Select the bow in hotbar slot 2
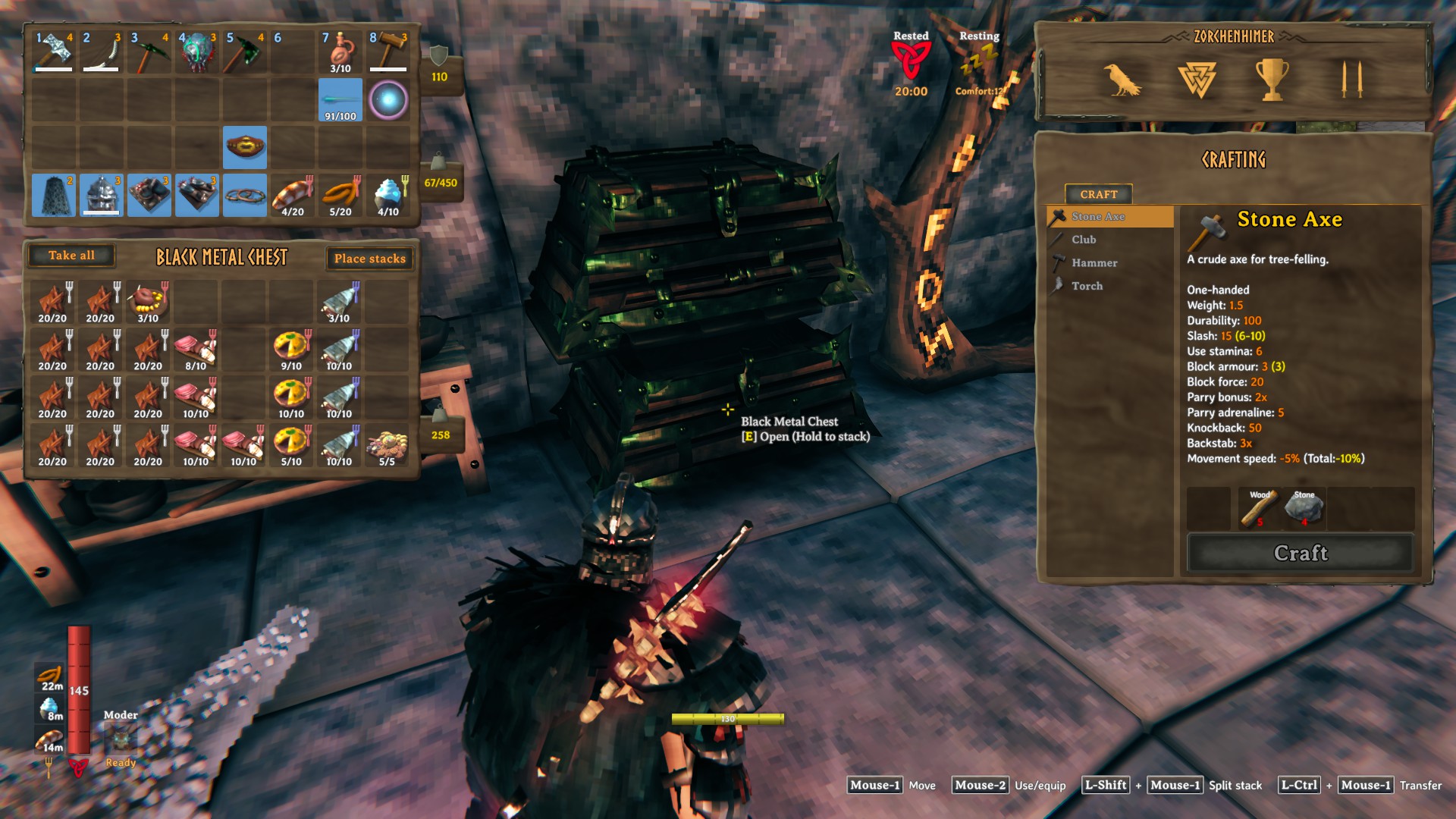 coord(101,52)
